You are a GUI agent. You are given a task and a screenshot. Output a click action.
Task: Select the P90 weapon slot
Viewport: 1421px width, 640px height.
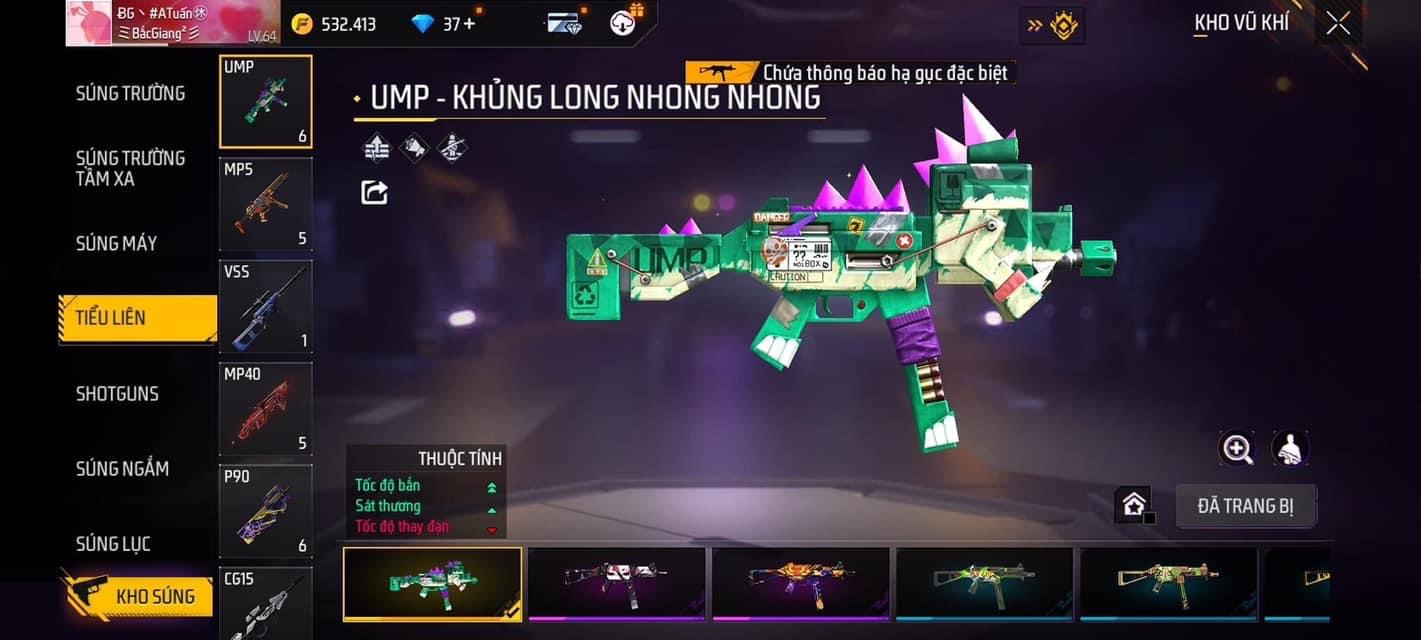265,511
